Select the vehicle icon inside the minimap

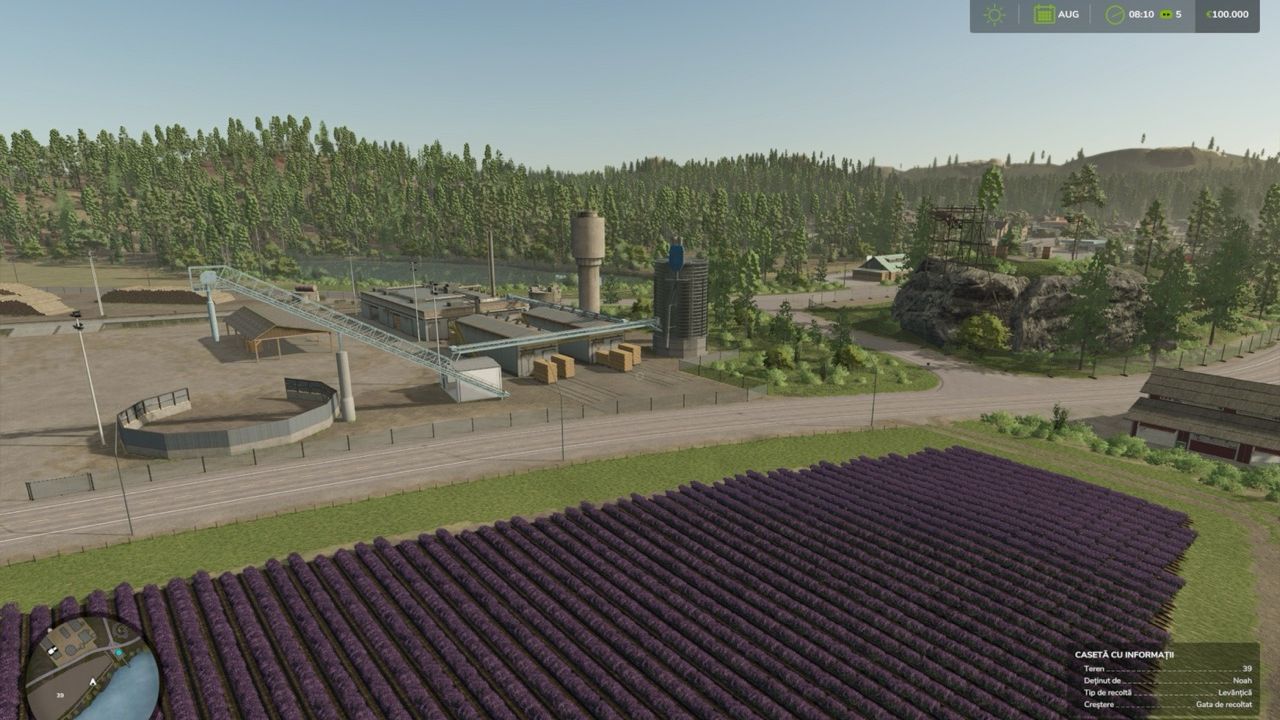click(x=52, y=650)
